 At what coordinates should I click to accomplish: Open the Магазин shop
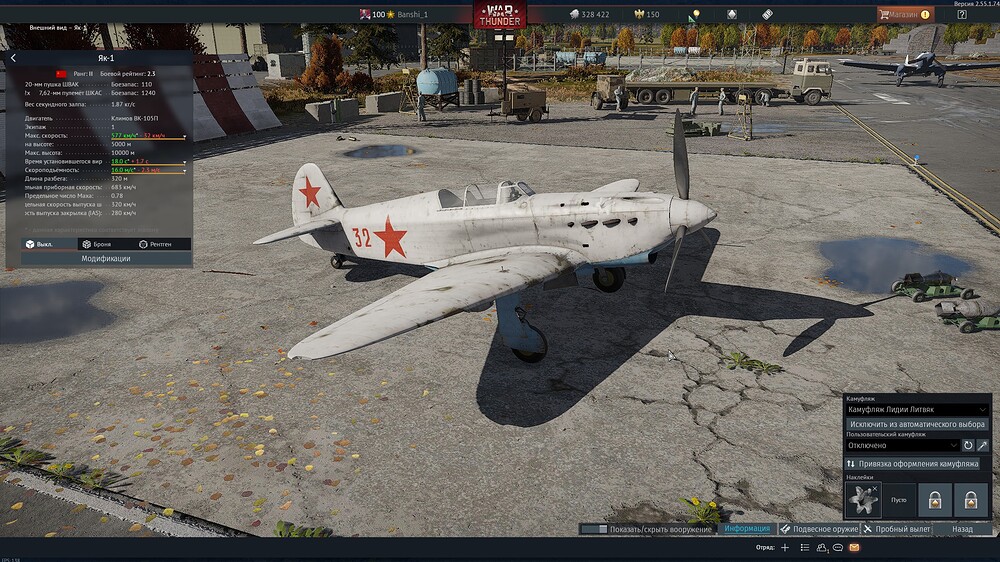point(905,14)
